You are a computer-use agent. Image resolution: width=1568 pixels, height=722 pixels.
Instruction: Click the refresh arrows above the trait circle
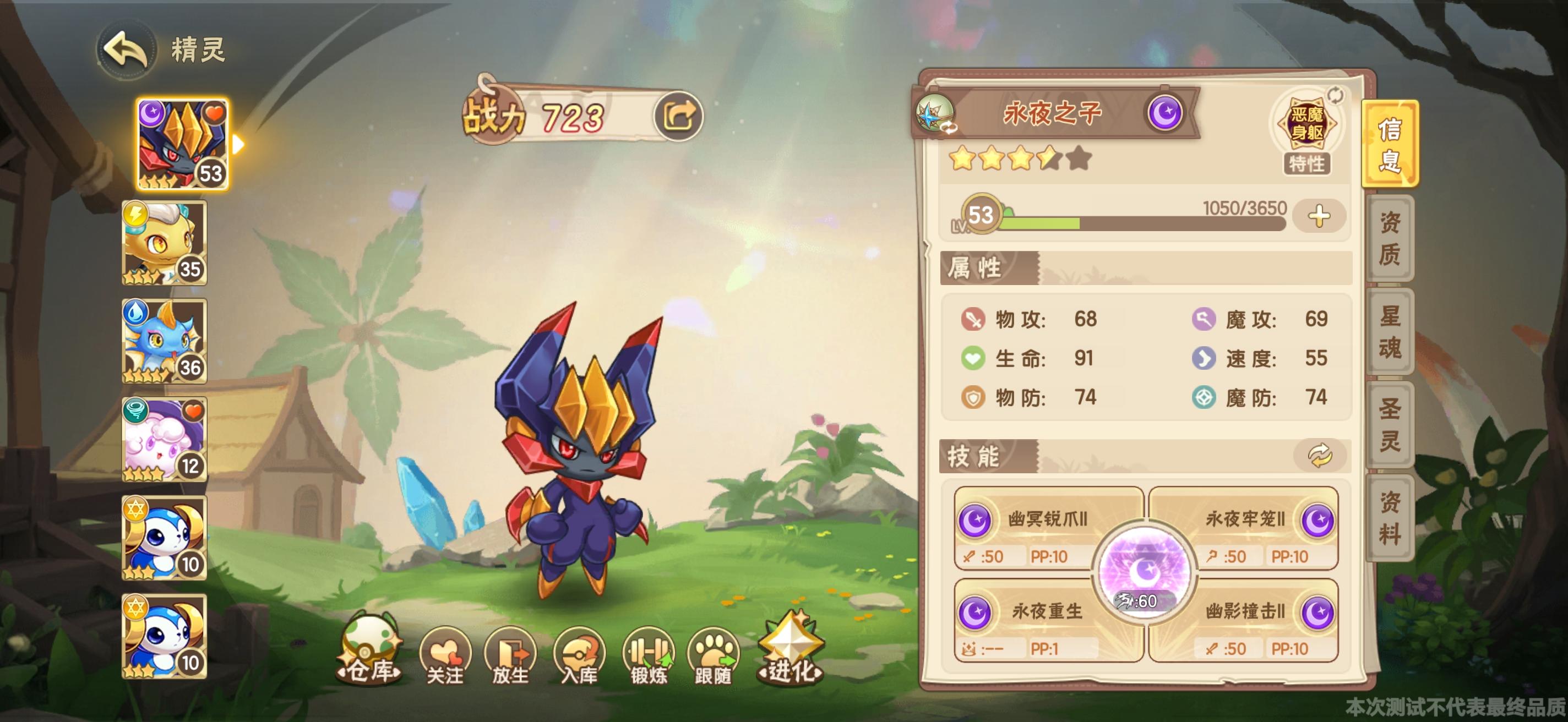[x=1335, y=95]
